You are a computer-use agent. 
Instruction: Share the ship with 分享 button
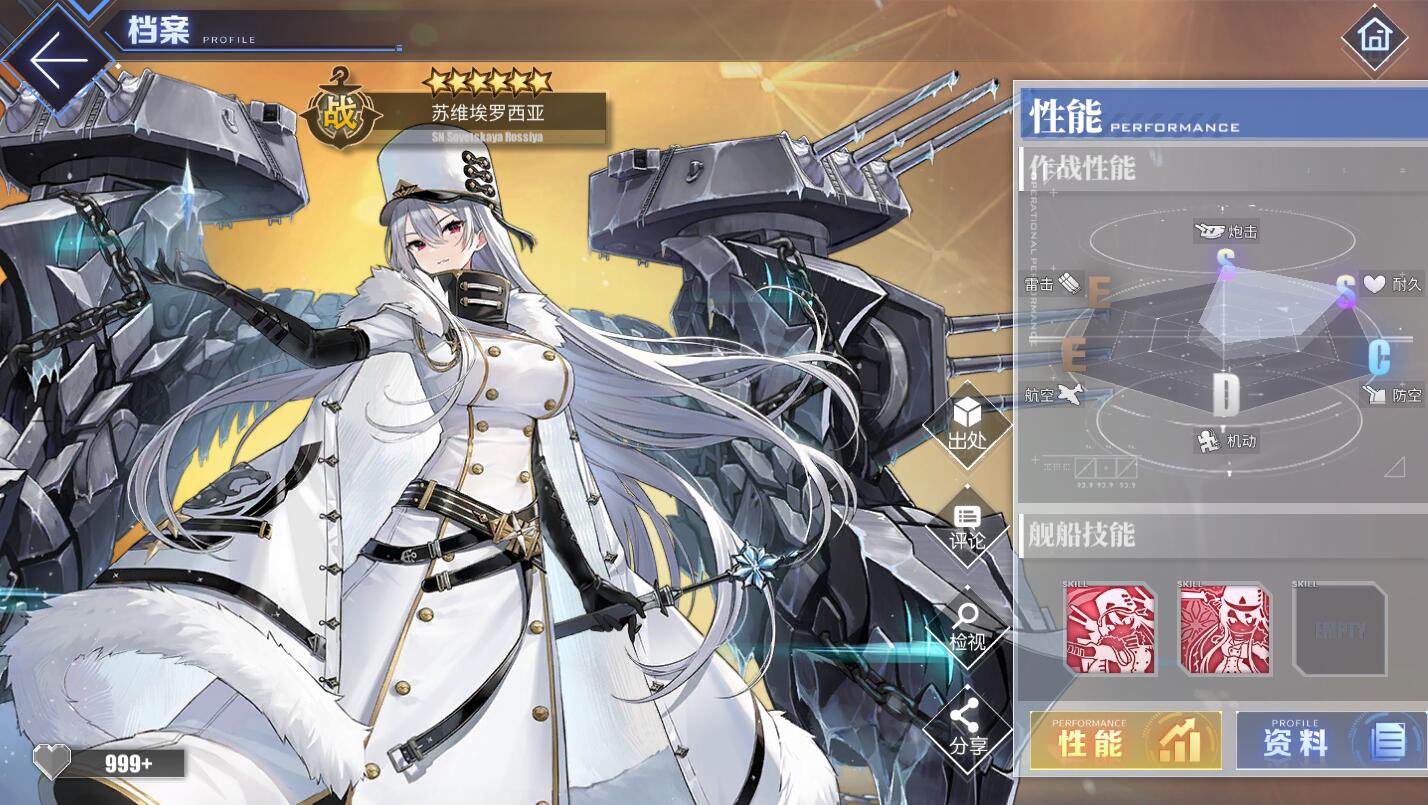click(967, 728)
